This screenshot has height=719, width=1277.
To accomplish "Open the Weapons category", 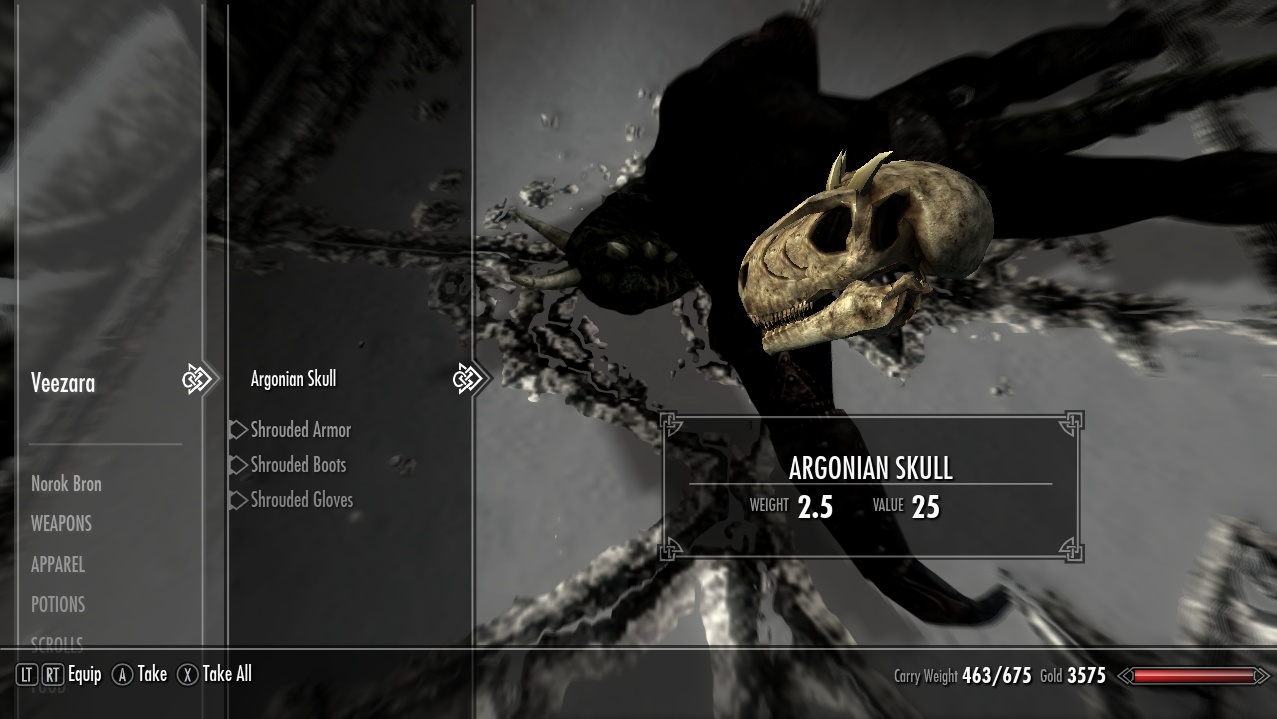I will click(61, 524).
